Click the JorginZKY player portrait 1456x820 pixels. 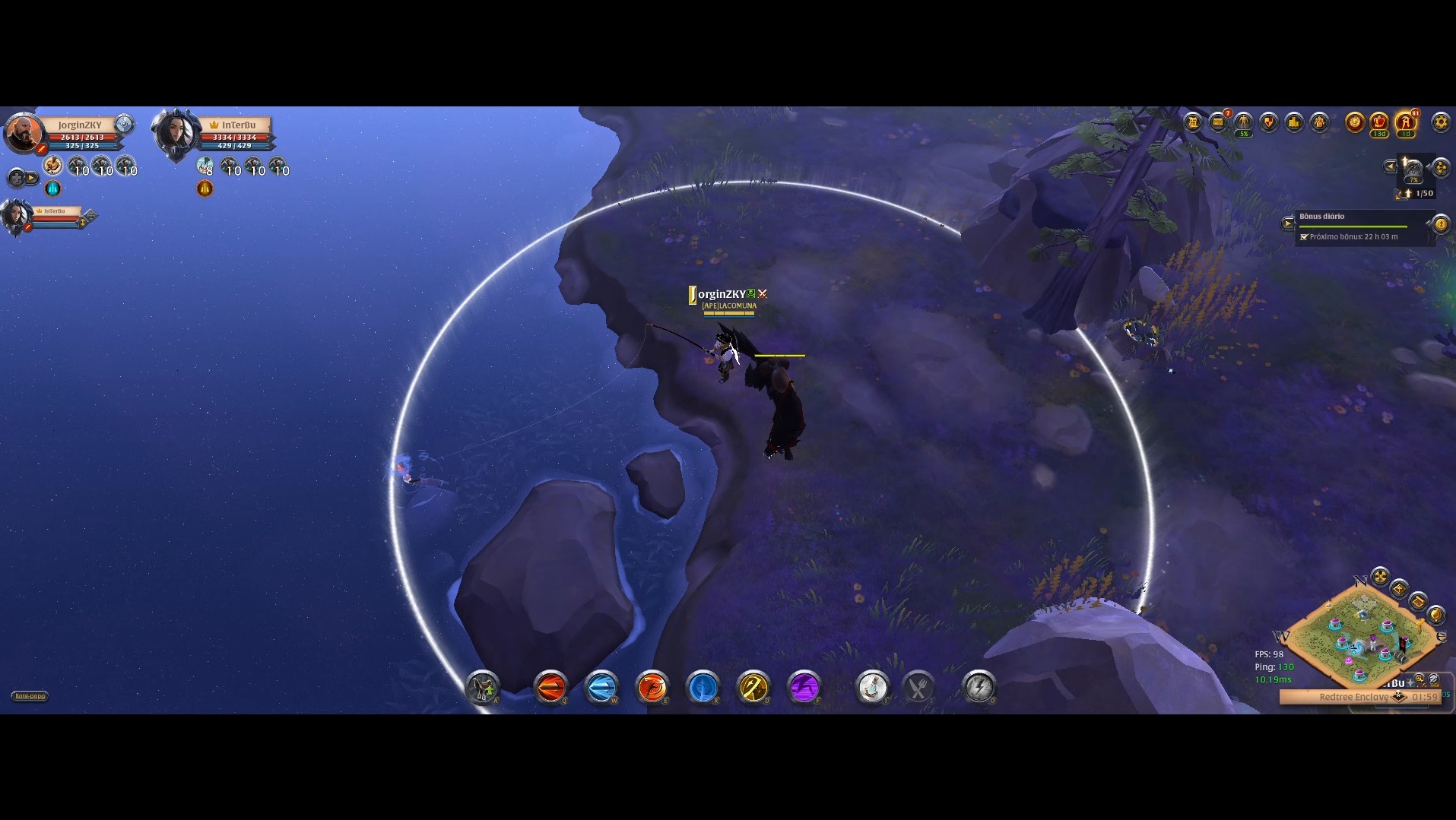(x=24, y=134)
